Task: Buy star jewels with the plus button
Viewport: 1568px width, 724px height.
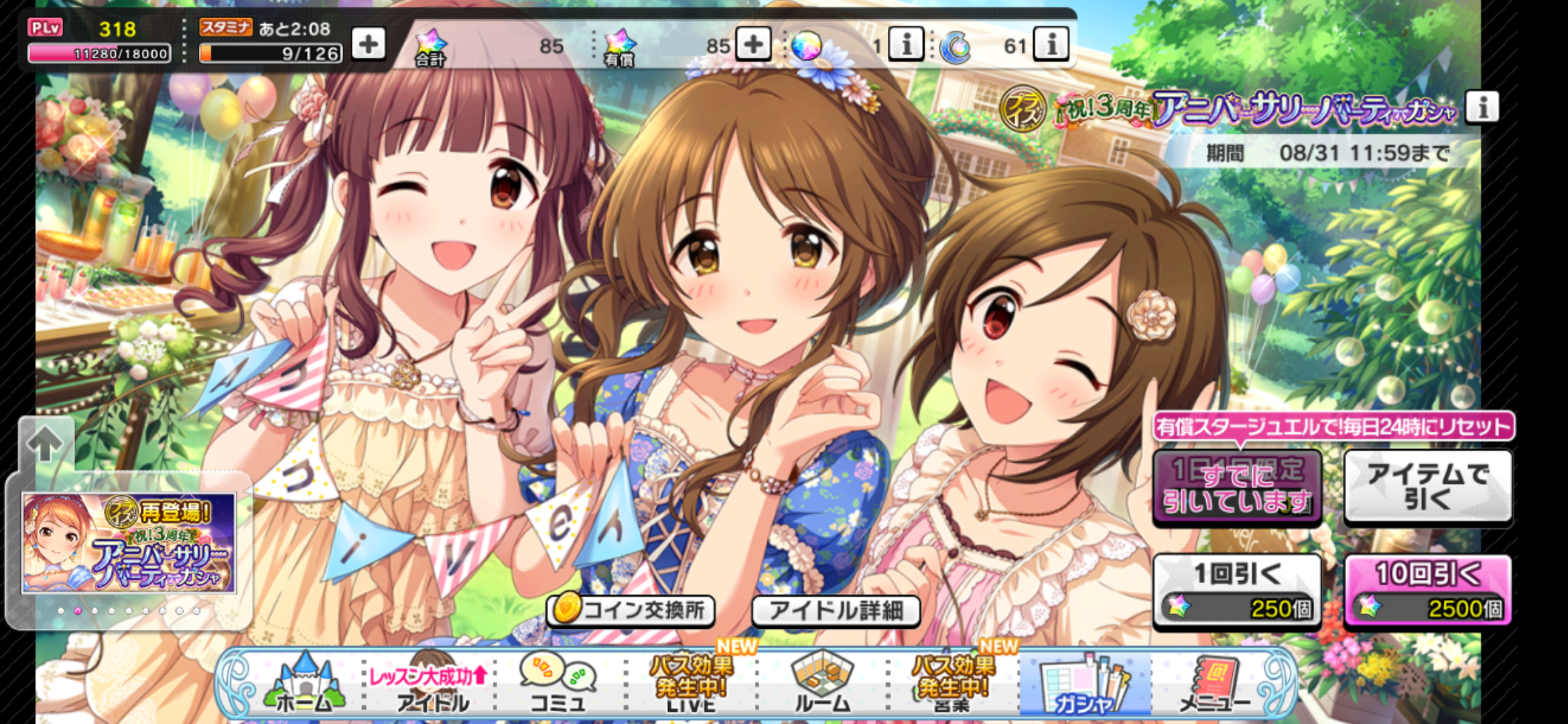Action: tap(753, 45)
